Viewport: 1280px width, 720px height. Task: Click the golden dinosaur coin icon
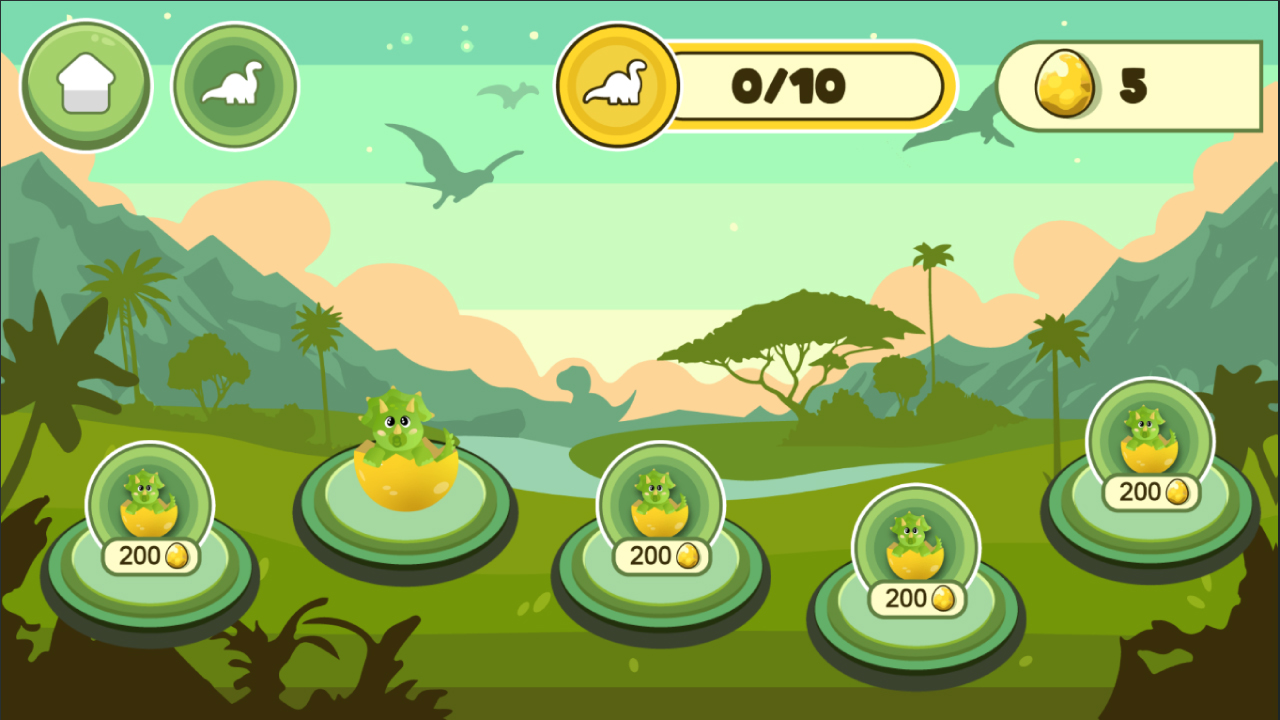[x=617, y=85]
